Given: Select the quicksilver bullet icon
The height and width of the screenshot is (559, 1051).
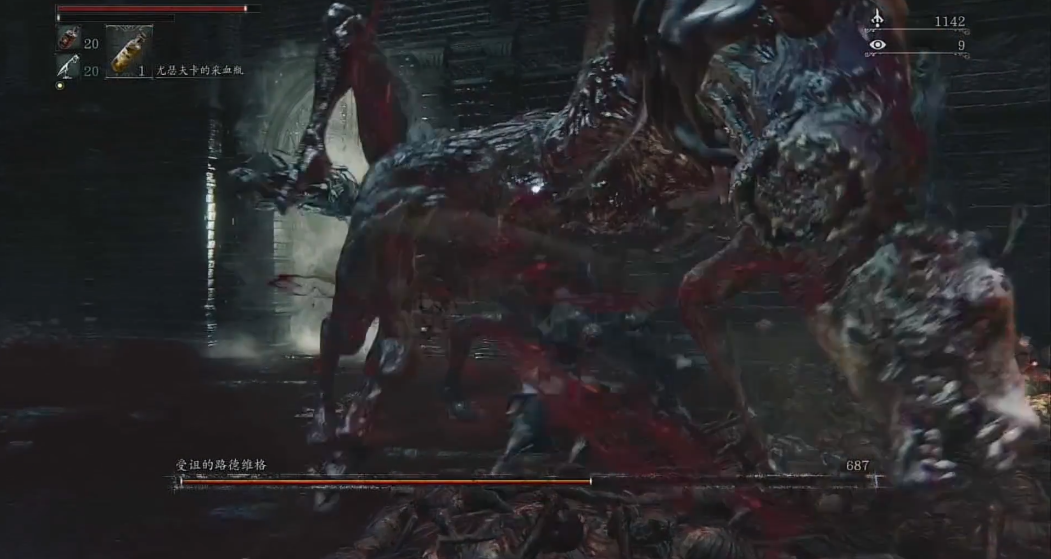Looking at the screenshot, I should [x=69, y=68].
